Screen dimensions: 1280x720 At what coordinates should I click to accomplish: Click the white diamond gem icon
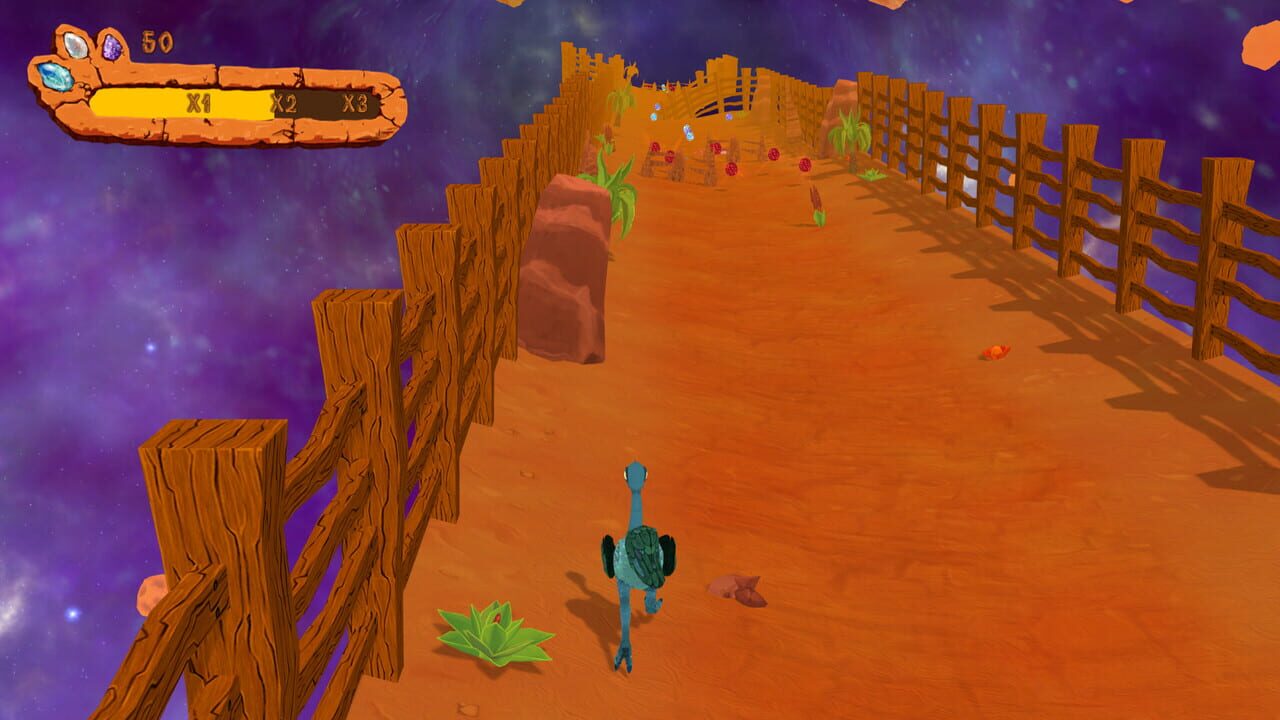75,45
